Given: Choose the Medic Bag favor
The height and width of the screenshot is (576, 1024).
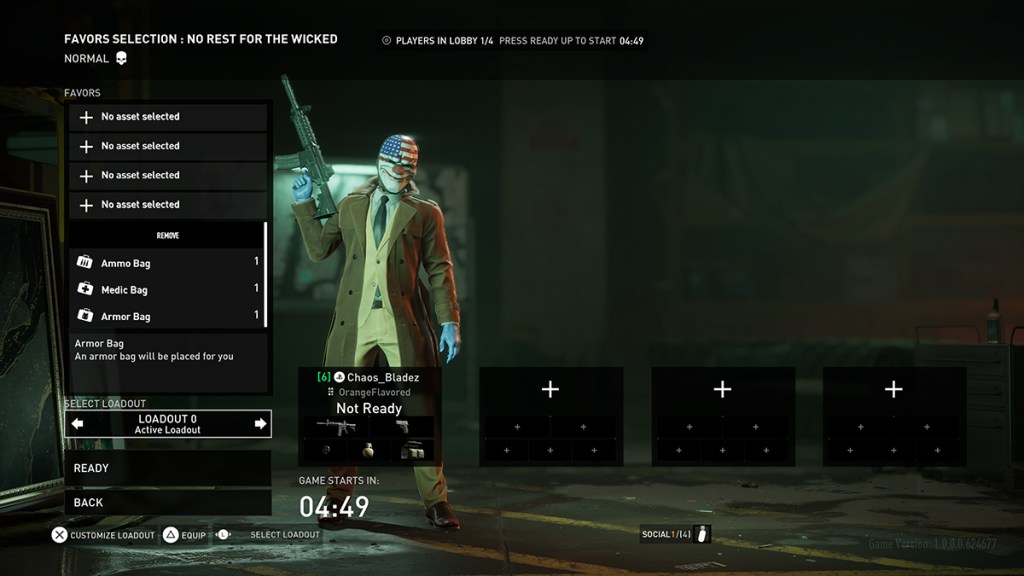Looking at the screenshot, I should [167, 290].
